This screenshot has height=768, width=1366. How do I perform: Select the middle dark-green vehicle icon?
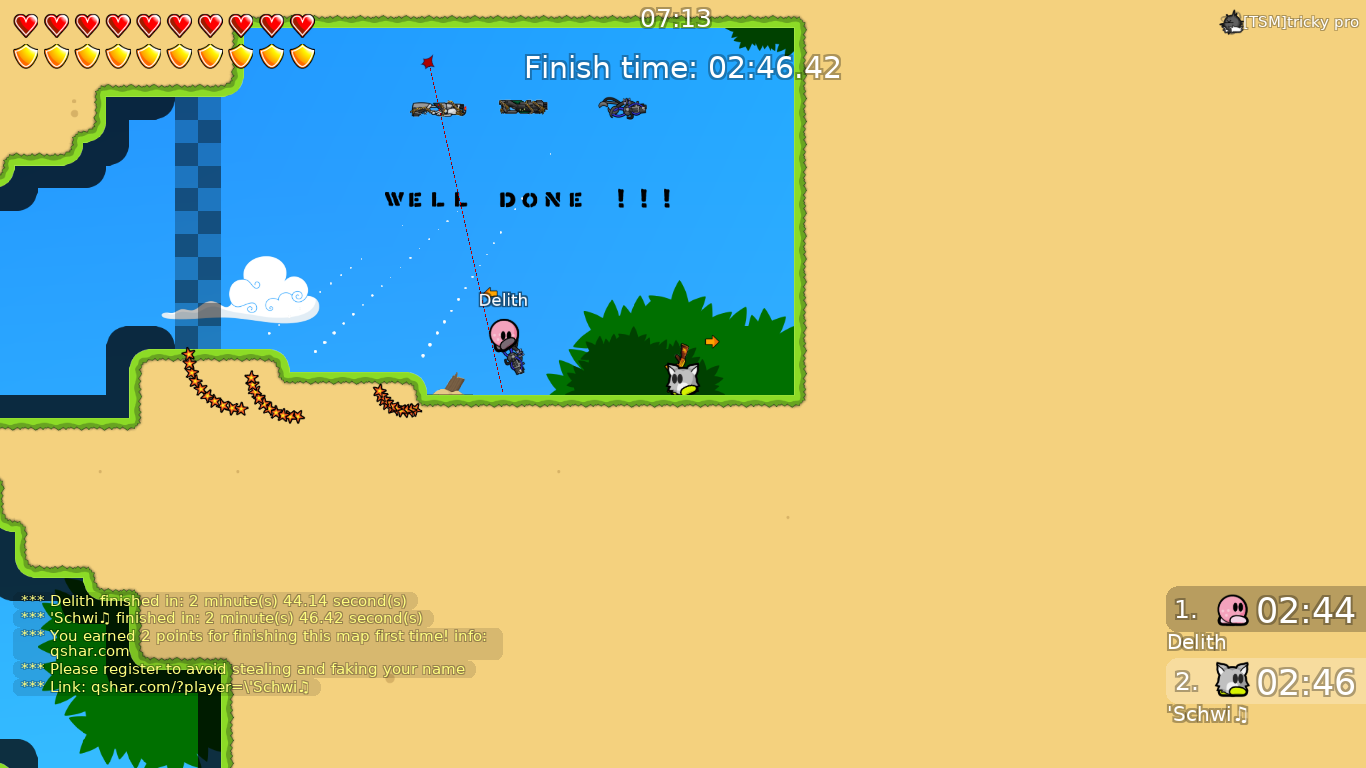[x=522, y=106]
